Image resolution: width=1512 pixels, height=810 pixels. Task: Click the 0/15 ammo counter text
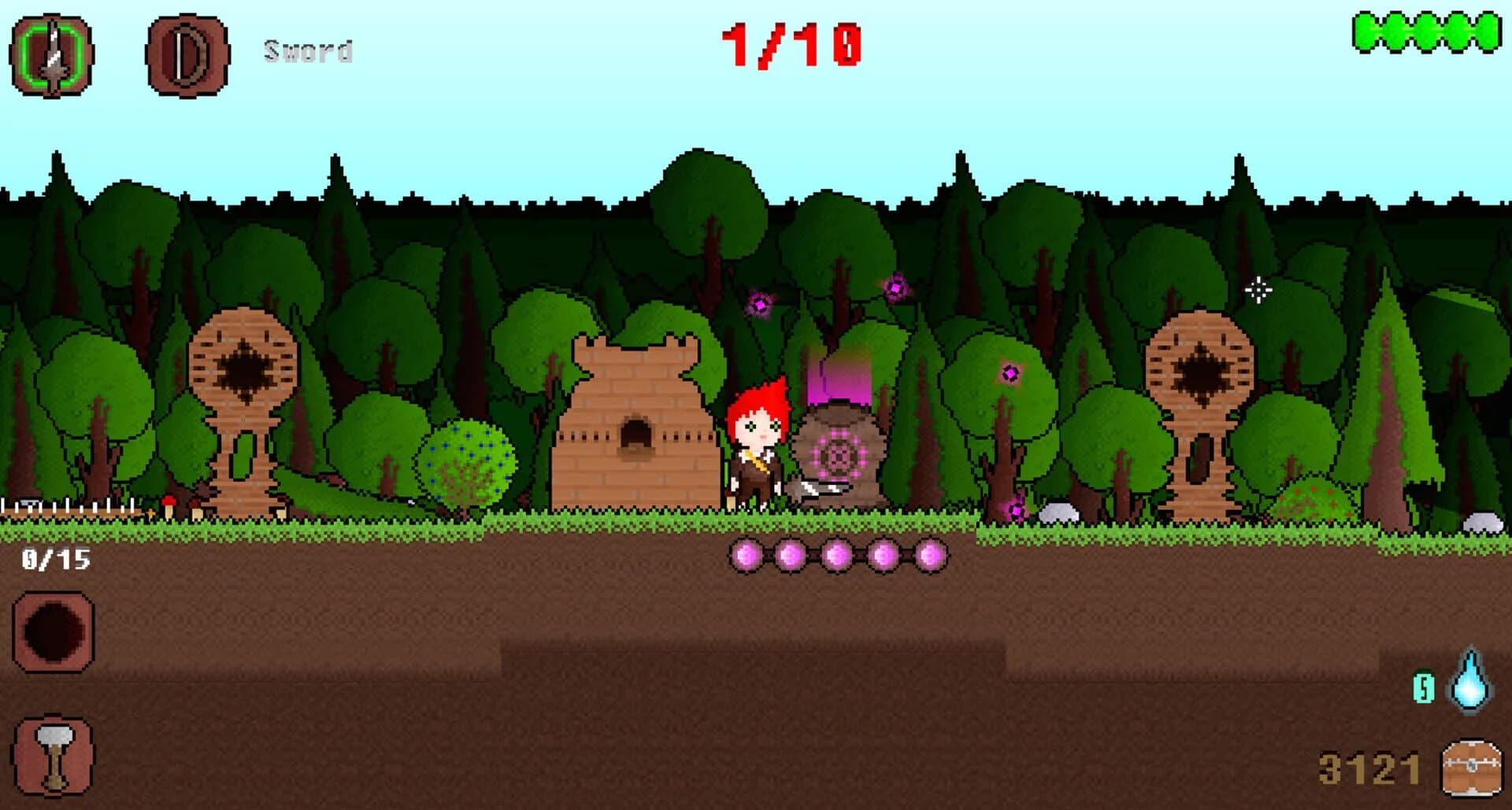[x=55, y=560]
